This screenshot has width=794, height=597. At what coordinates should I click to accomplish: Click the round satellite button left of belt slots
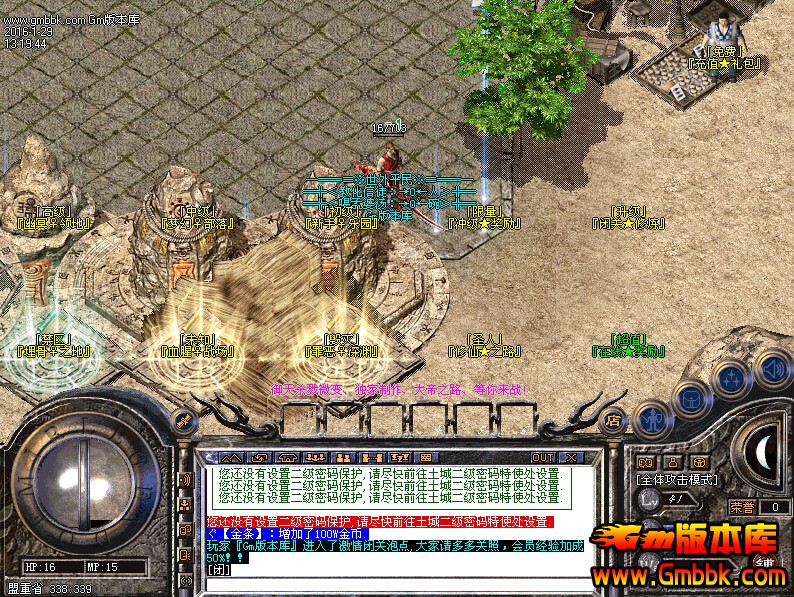tap(183, 418)
